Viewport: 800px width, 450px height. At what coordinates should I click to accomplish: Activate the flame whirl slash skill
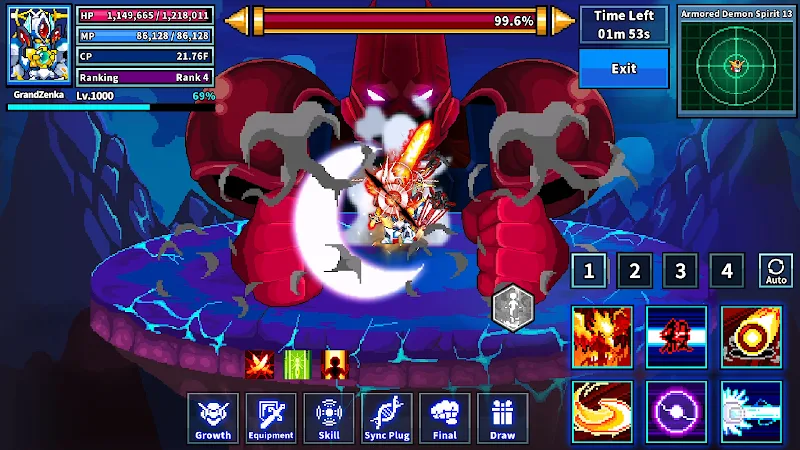(x=602, y=411)
